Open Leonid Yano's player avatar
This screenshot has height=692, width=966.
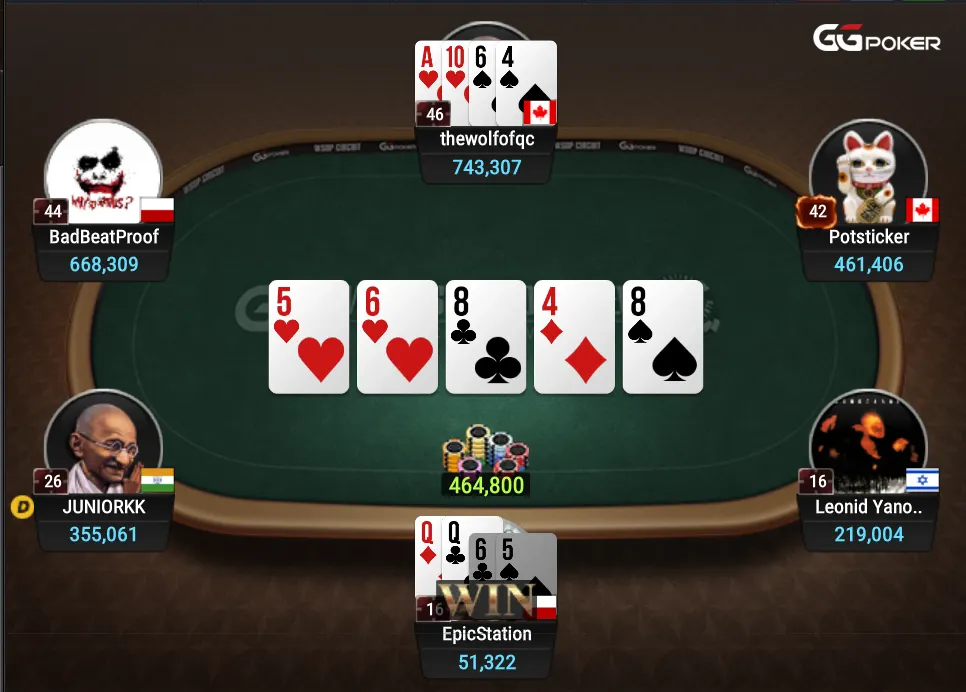click(866, 445)
